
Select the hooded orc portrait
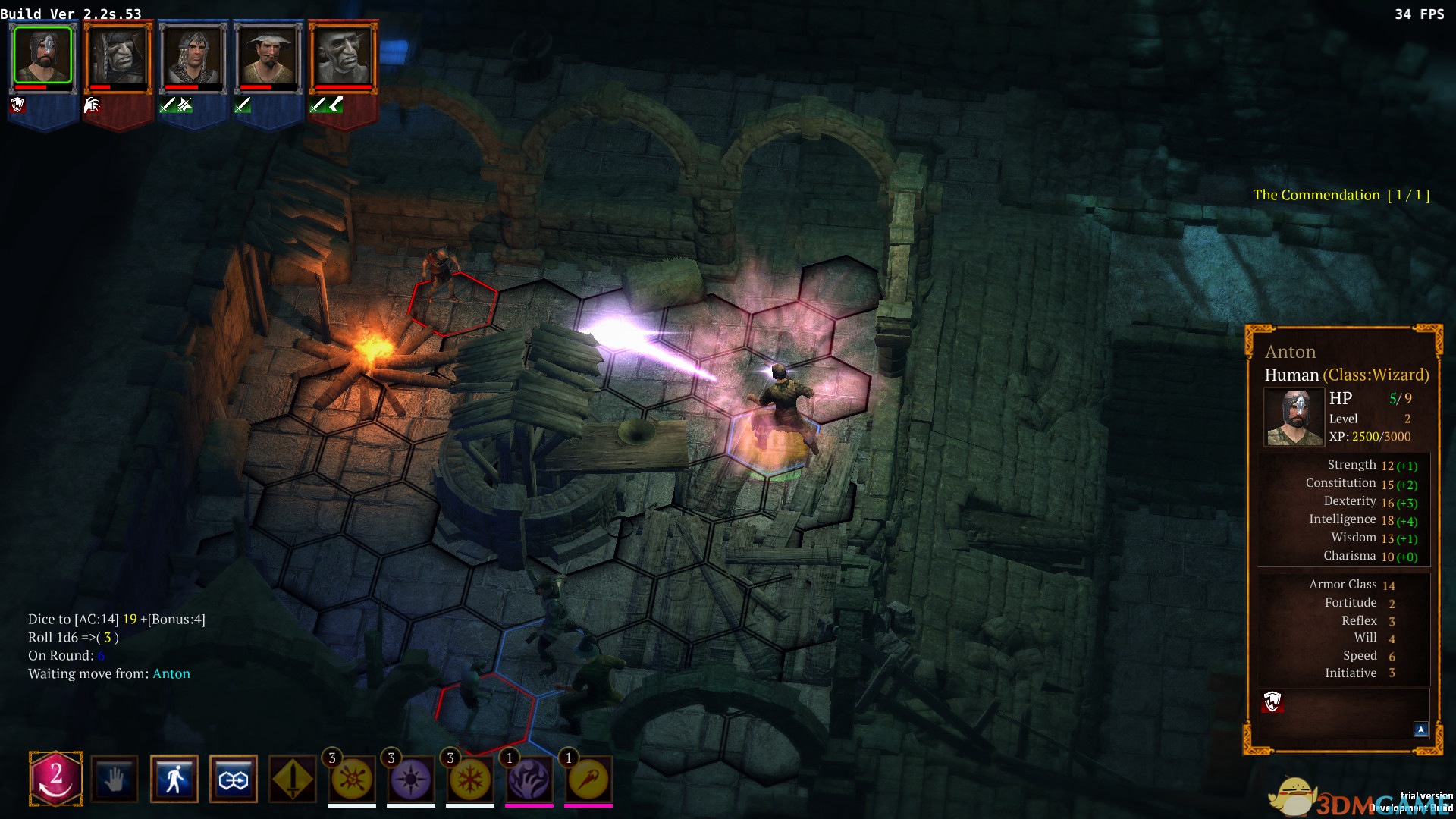[118, 55]
